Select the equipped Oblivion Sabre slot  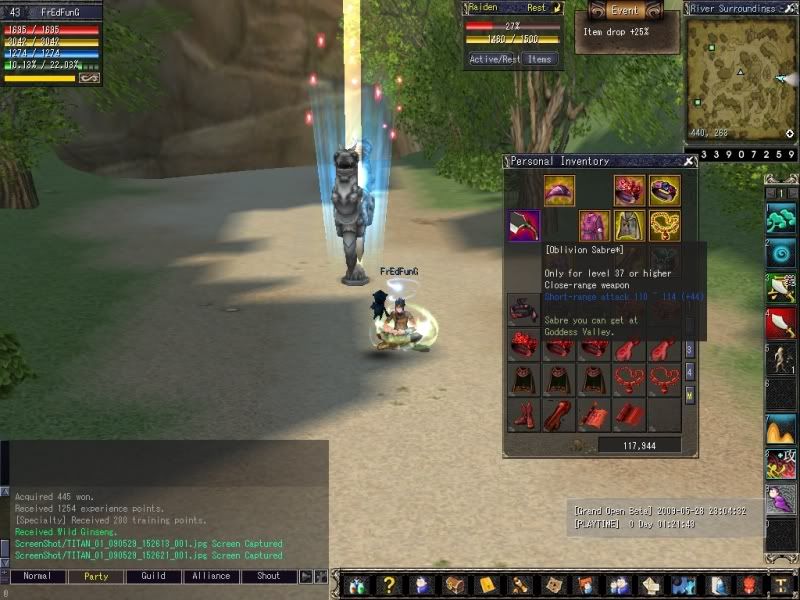point(524,224)
